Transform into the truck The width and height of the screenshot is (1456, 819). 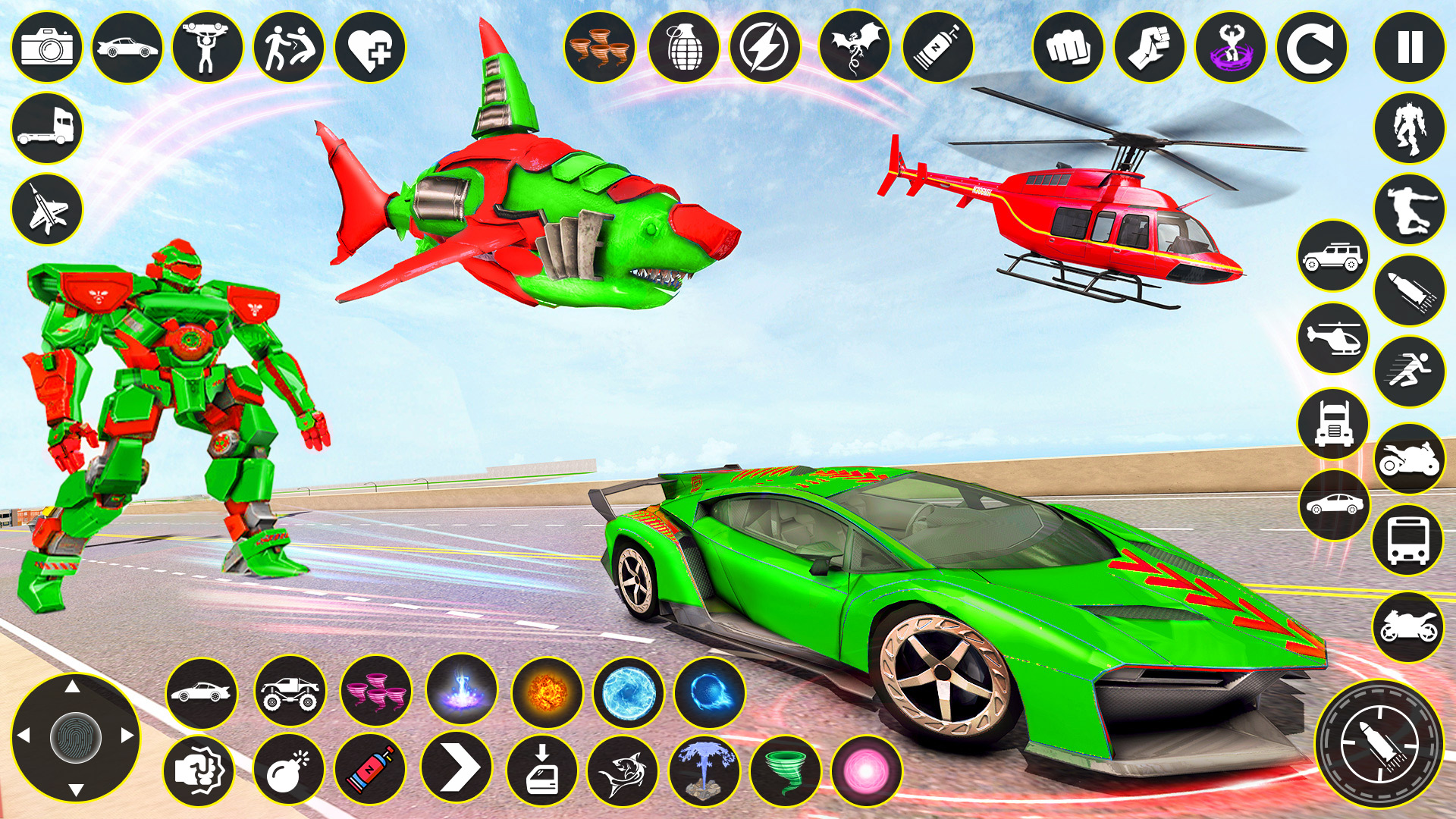47,127
